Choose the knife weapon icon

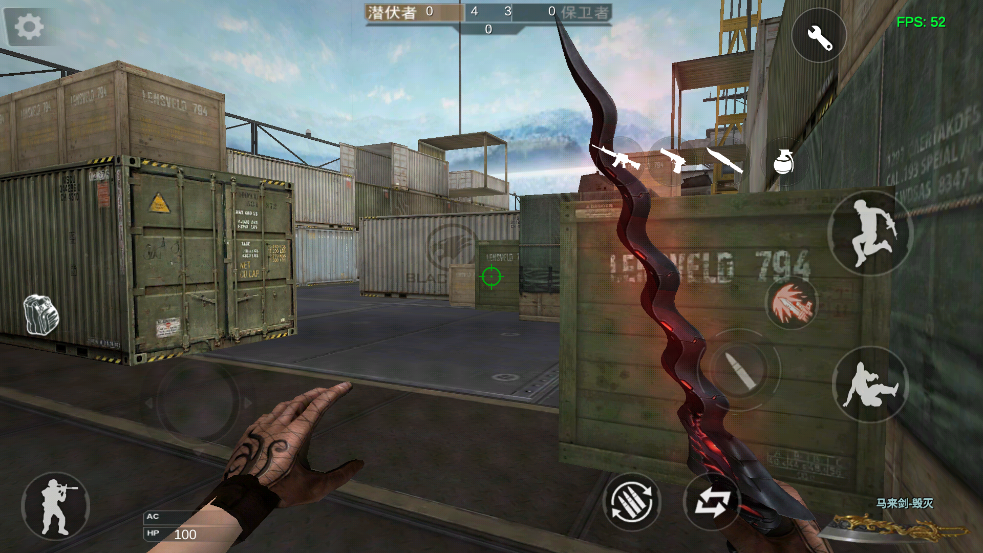[x=724, y=160]
